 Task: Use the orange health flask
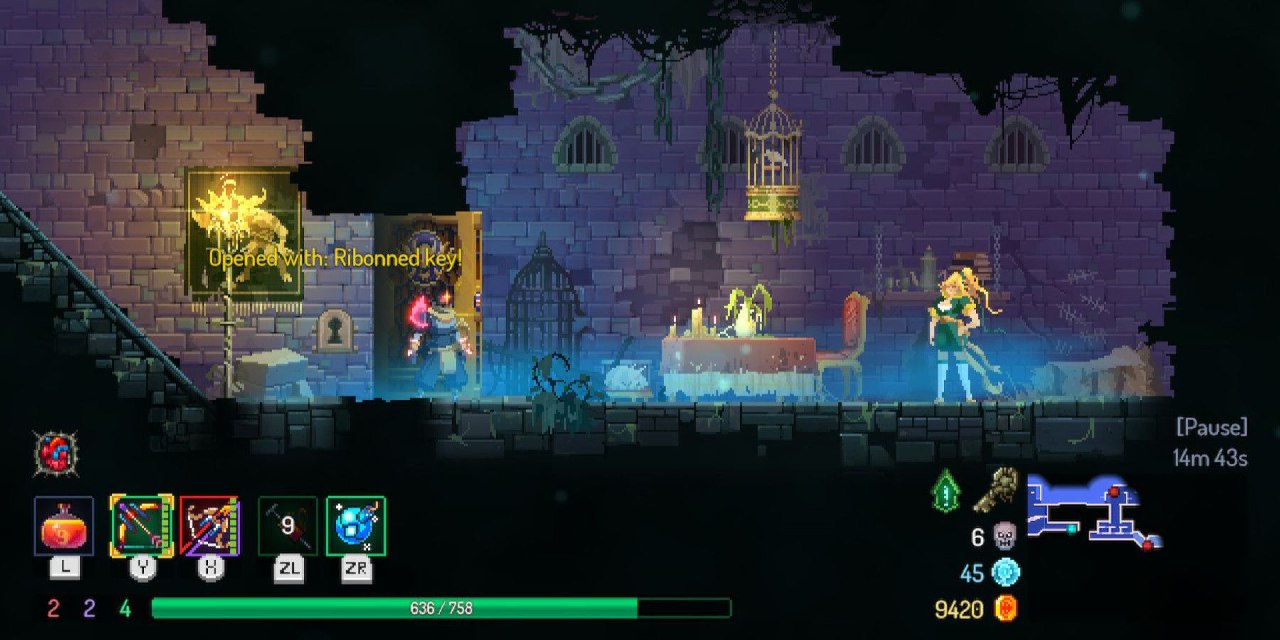[x=64, y=526]
